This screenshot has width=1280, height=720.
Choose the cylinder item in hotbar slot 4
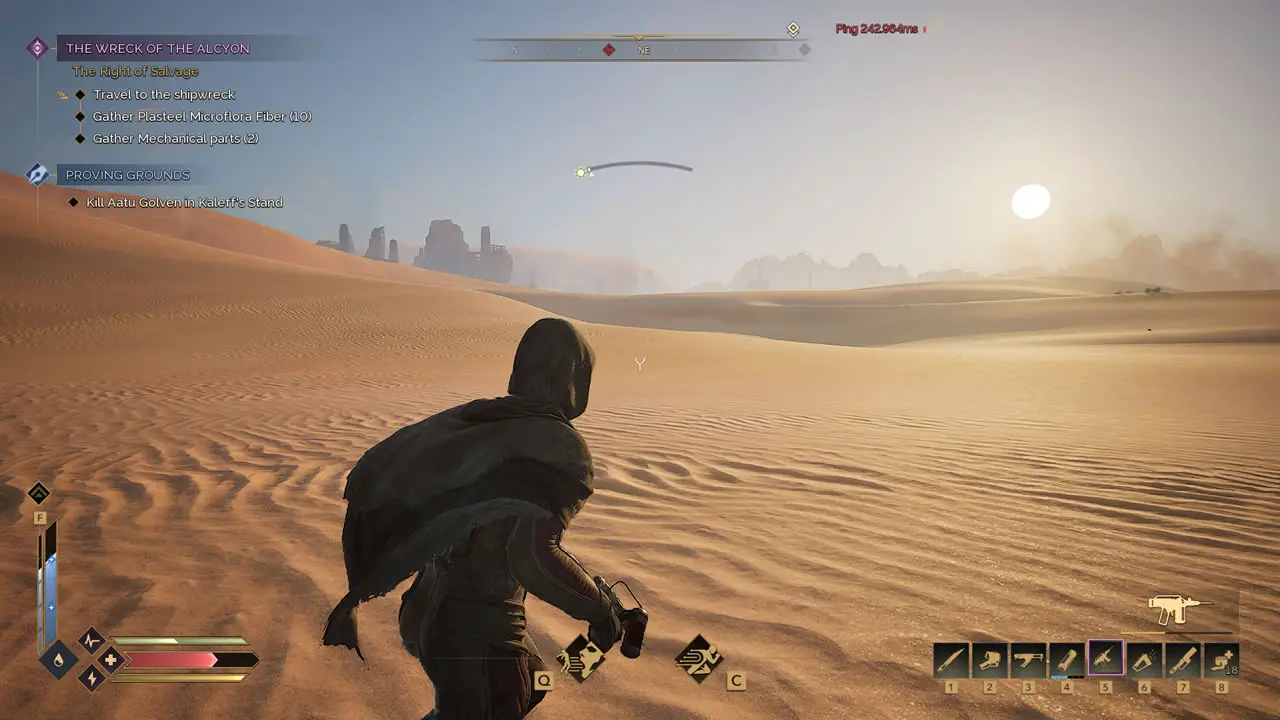pos(1067,660)
